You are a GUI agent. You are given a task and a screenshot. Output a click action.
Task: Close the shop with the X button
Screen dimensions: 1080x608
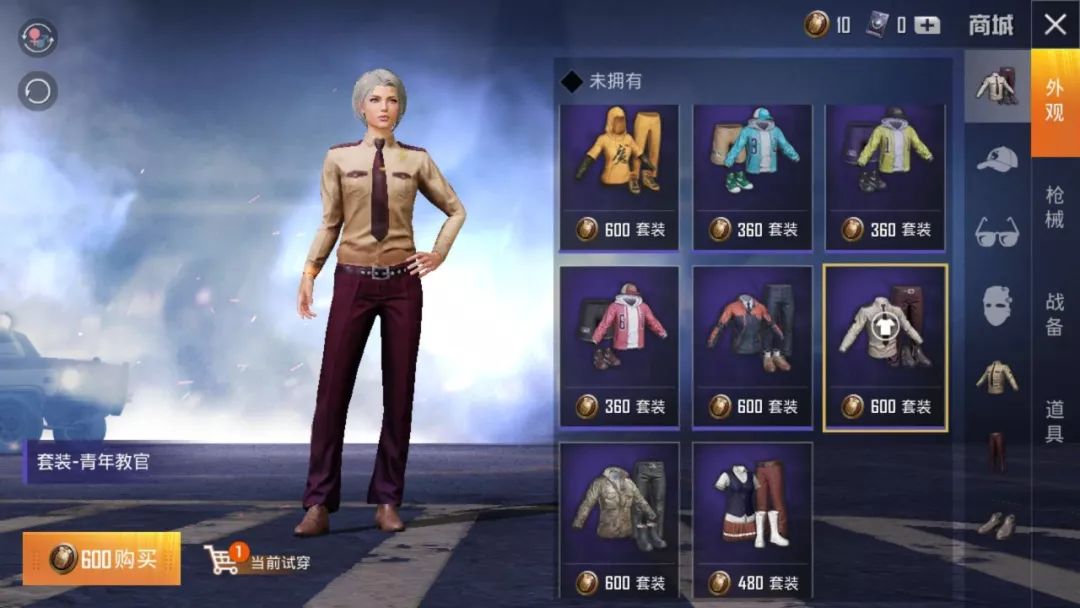tap(1055, 25)
